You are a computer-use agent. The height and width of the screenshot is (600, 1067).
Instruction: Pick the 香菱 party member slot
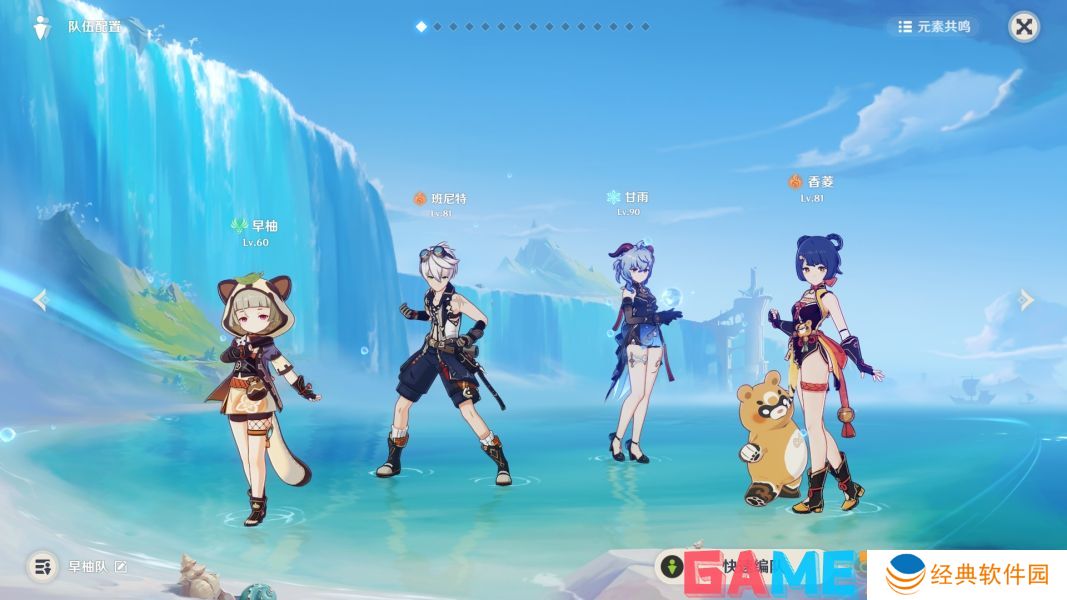[815, 370]
